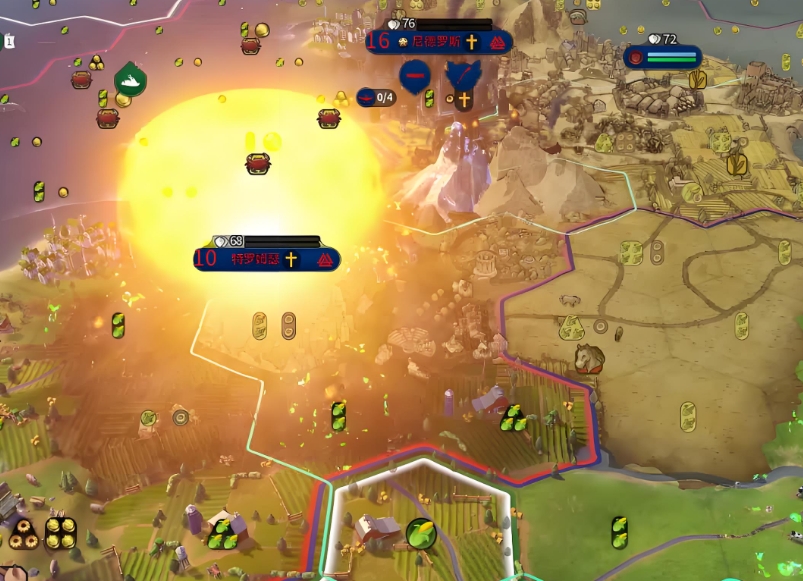Select the 特罗姆瑟 city banner
Viewport: 803px width, 581px height.
[x=265, y=259]
